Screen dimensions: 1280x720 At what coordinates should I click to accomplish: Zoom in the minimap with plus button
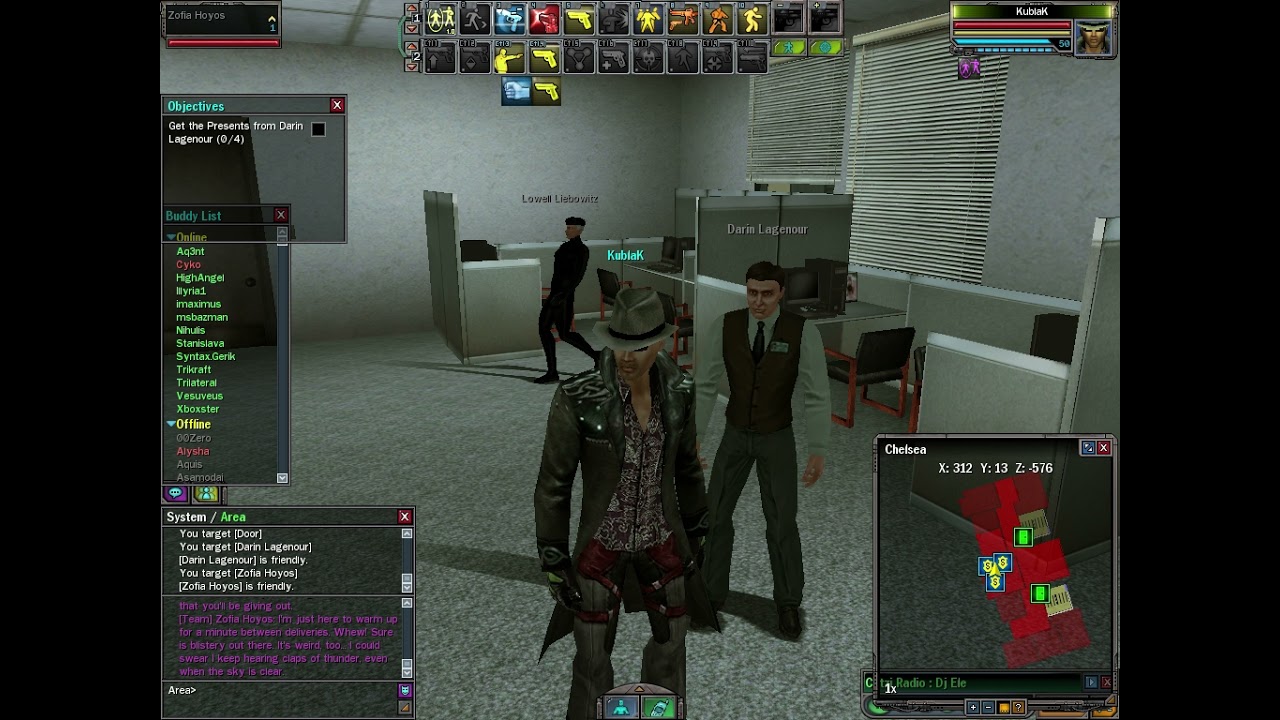(x=972, y=707)
